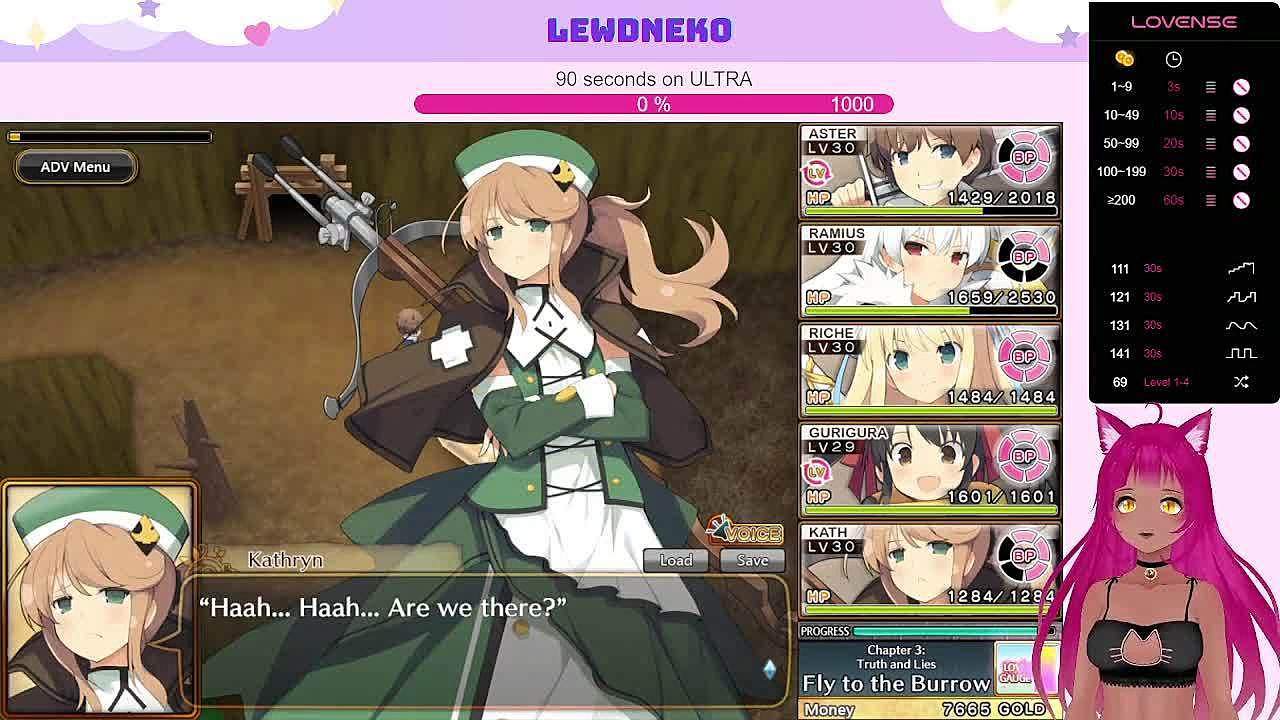Viewport: 1280px width, 720px height.
Task: Advance the dialogue with the blue arrow
Action: pyautogui.click(x=769, y=669)
